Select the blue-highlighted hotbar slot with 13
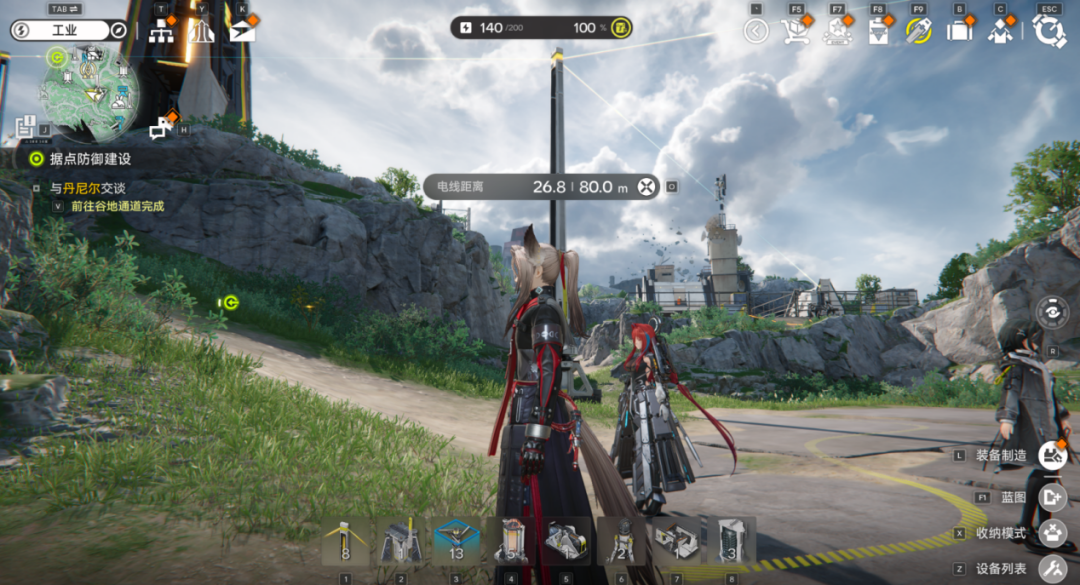The height and width of the screenshot is (585, 1080). pyautogui.click(x=456, y=541)
